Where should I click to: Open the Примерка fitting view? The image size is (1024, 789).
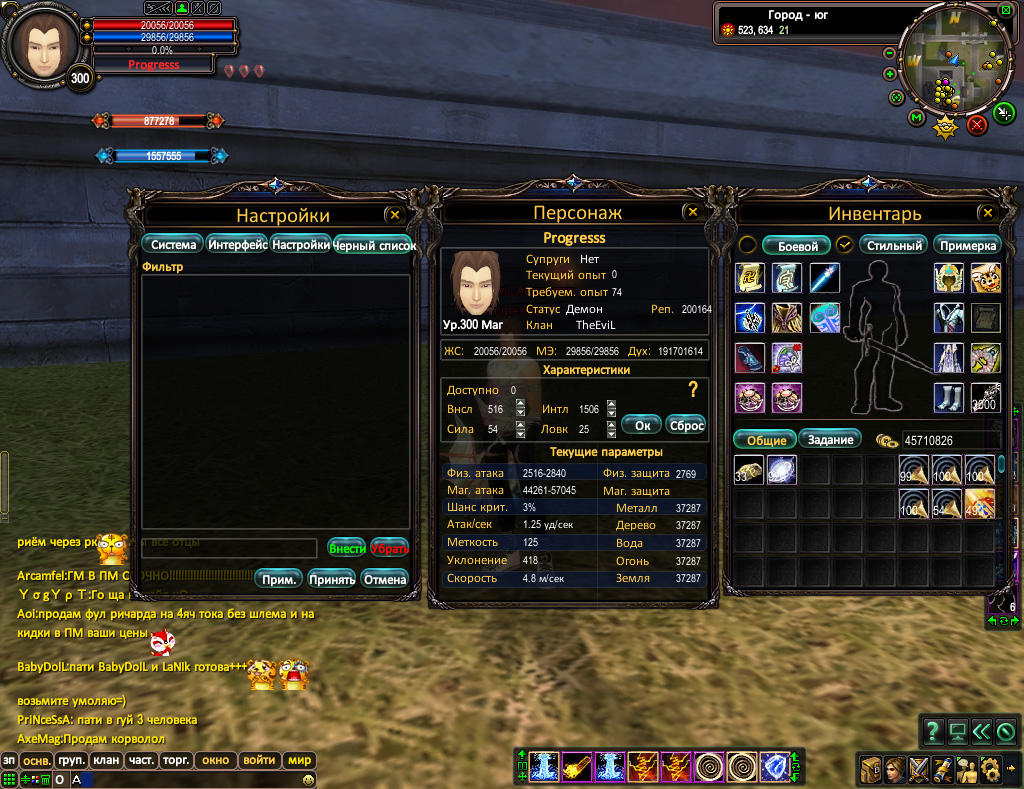(968, 245)
